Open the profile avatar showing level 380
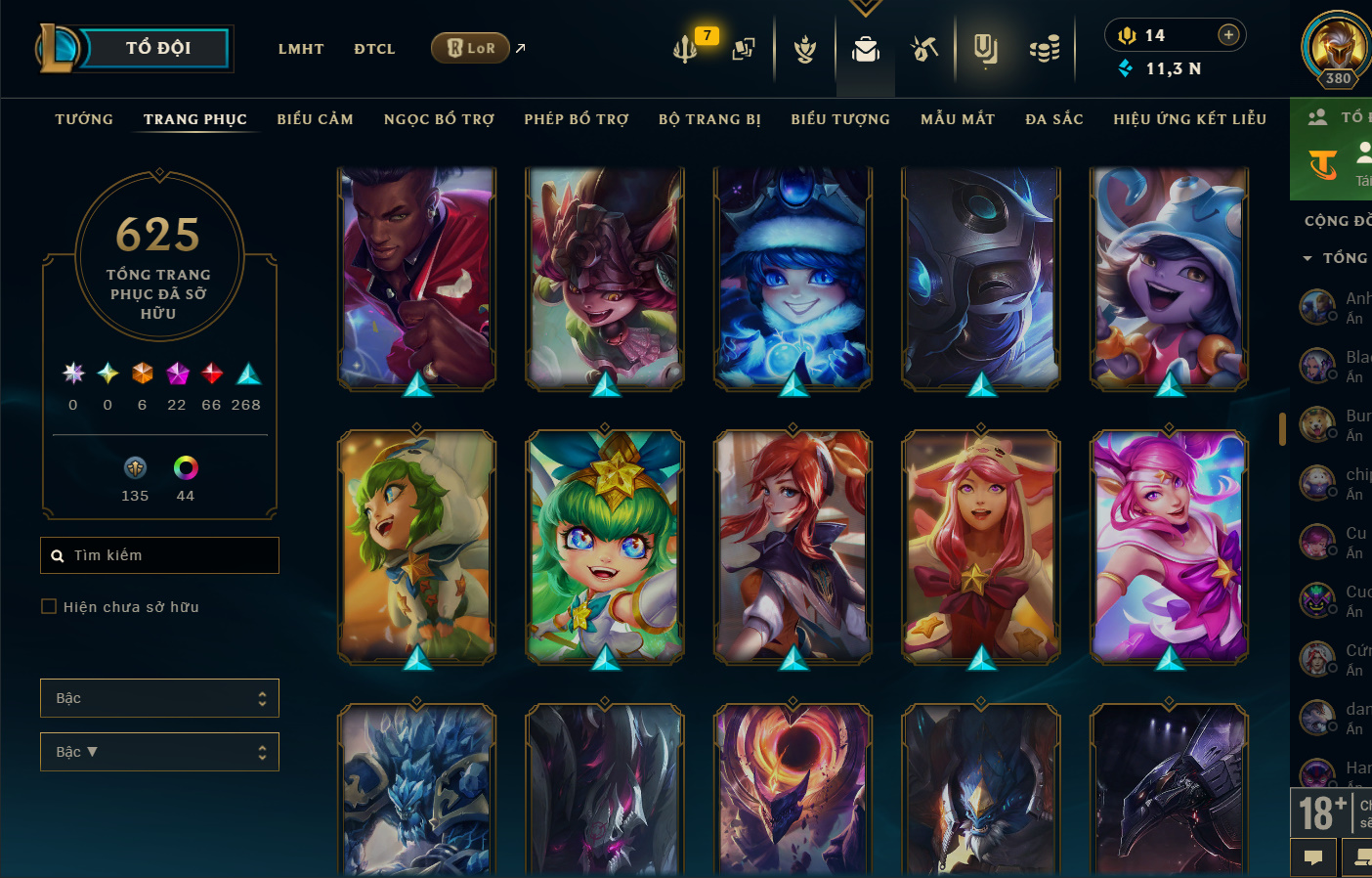This screenshot has height=878, width=1372. click(x=1337, y=47)
